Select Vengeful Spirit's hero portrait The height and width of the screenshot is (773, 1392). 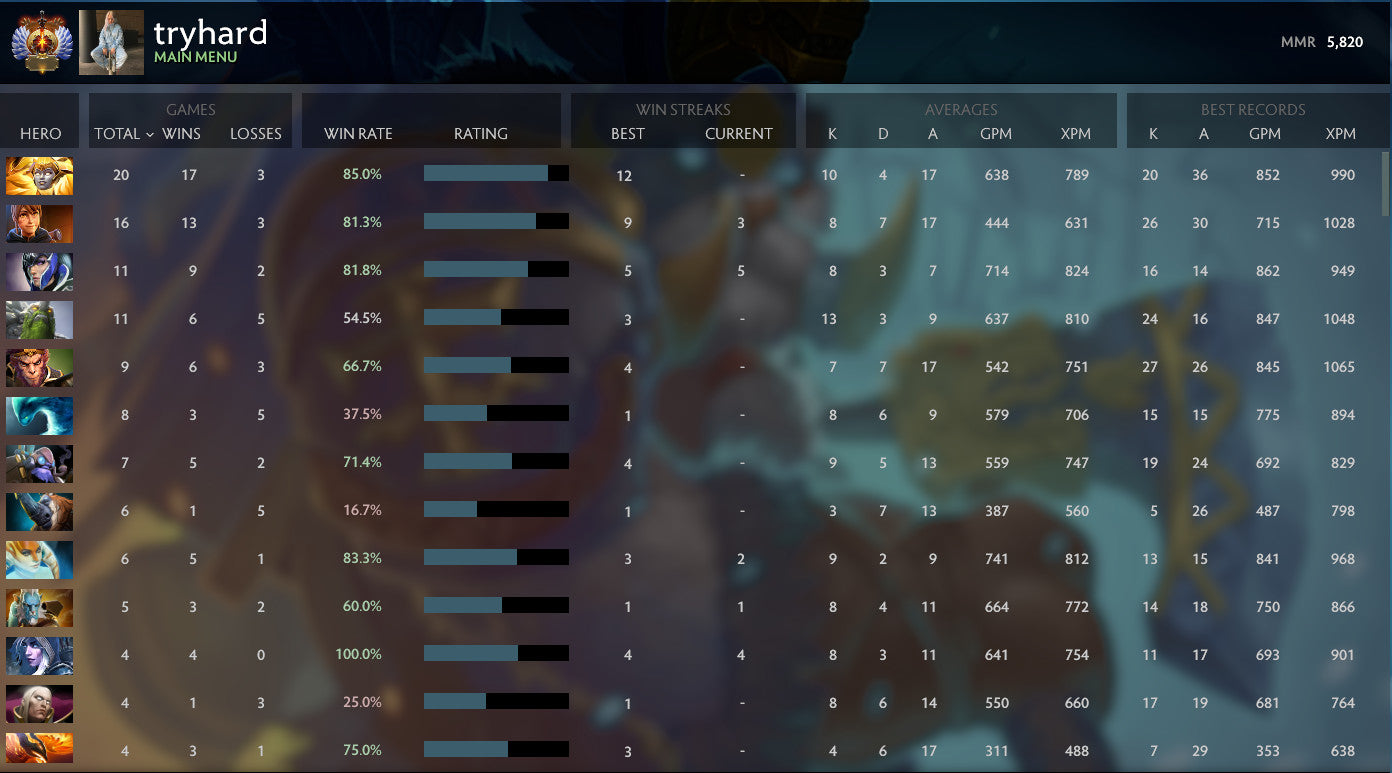pos(40,175)
